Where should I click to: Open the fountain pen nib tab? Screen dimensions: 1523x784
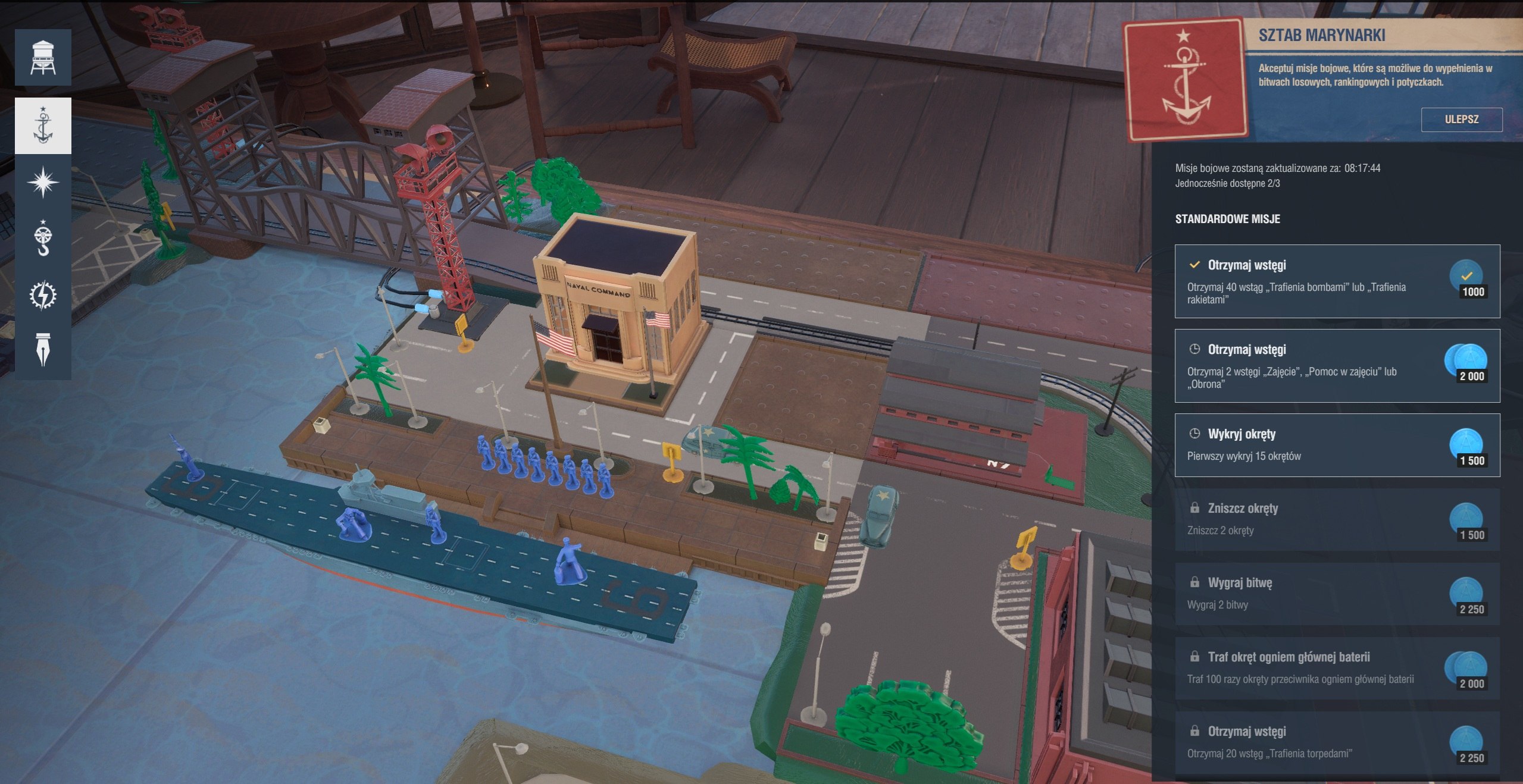(x=43, y=350)
